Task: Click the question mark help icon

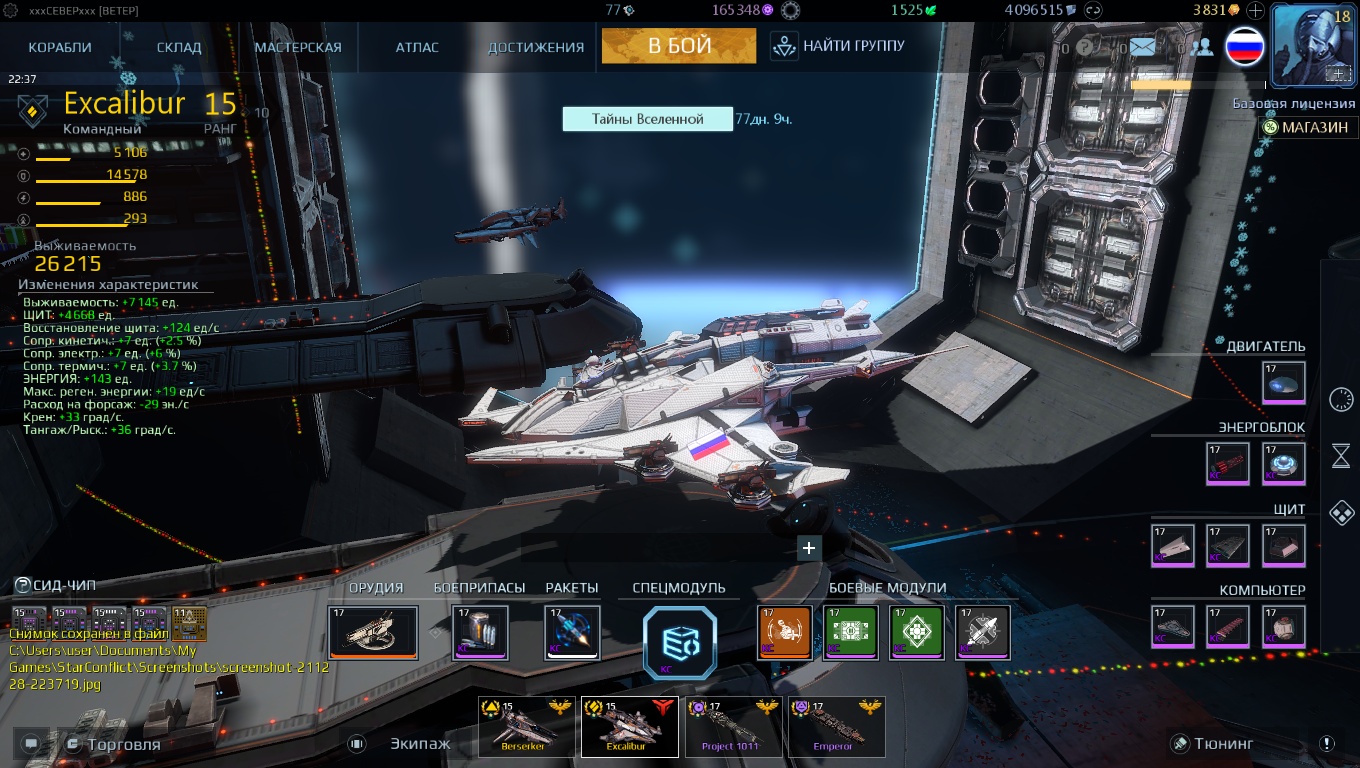Action: (x=1084, y=47)
